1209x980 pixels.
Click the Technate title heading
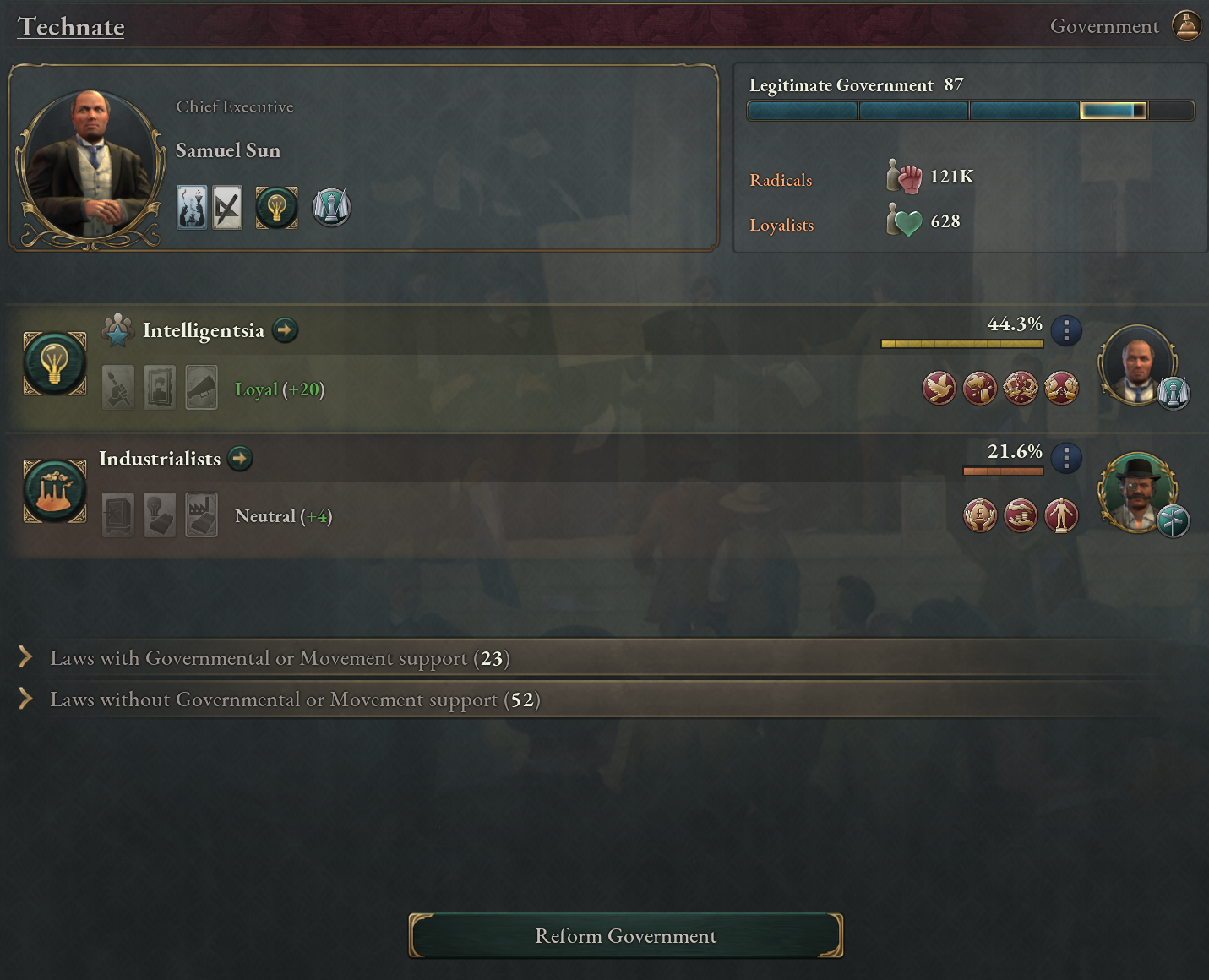tap(71, 27)
